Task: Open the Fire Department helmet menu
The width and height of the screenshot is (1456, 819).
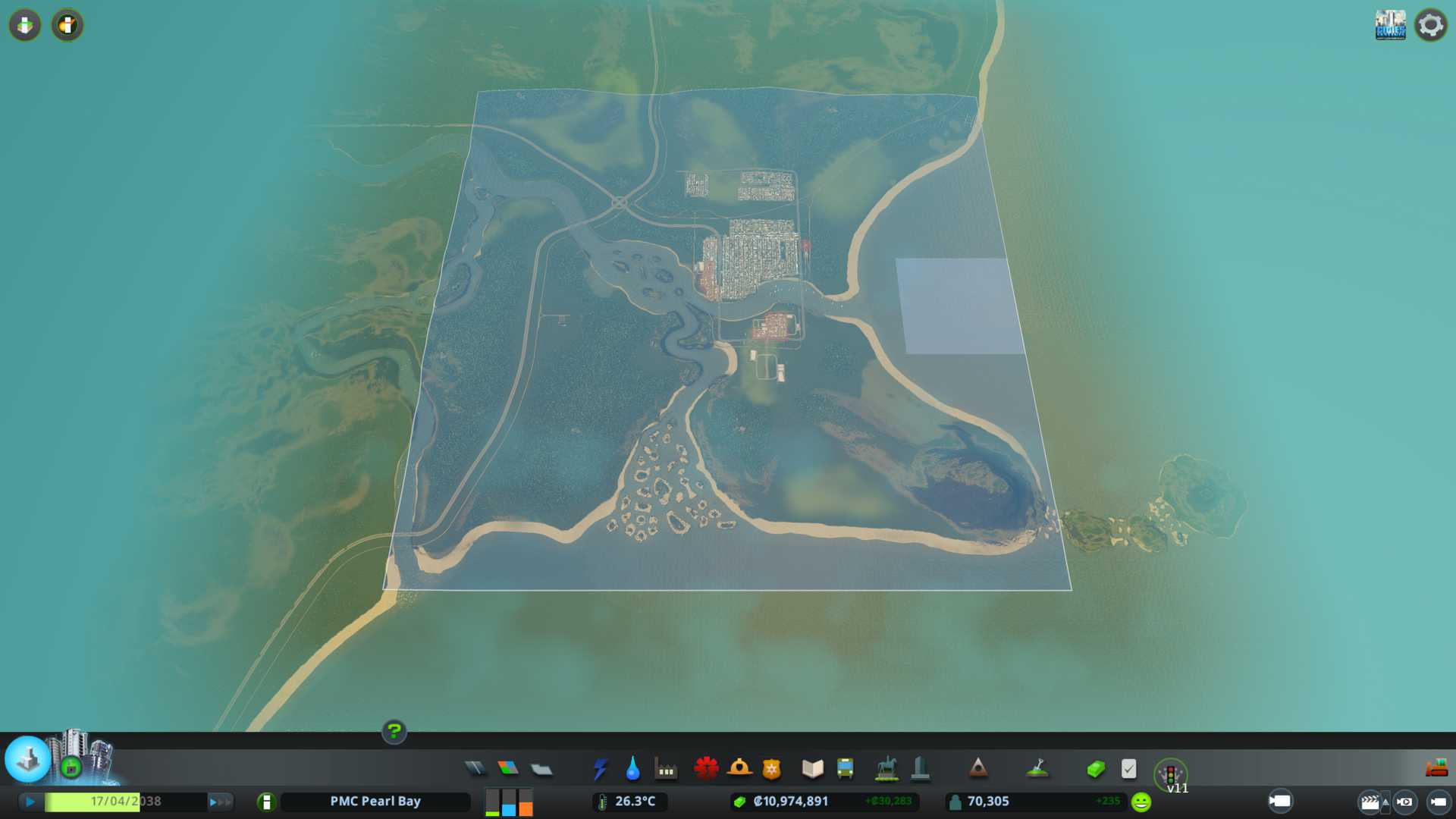Action: tap(739, 769)
